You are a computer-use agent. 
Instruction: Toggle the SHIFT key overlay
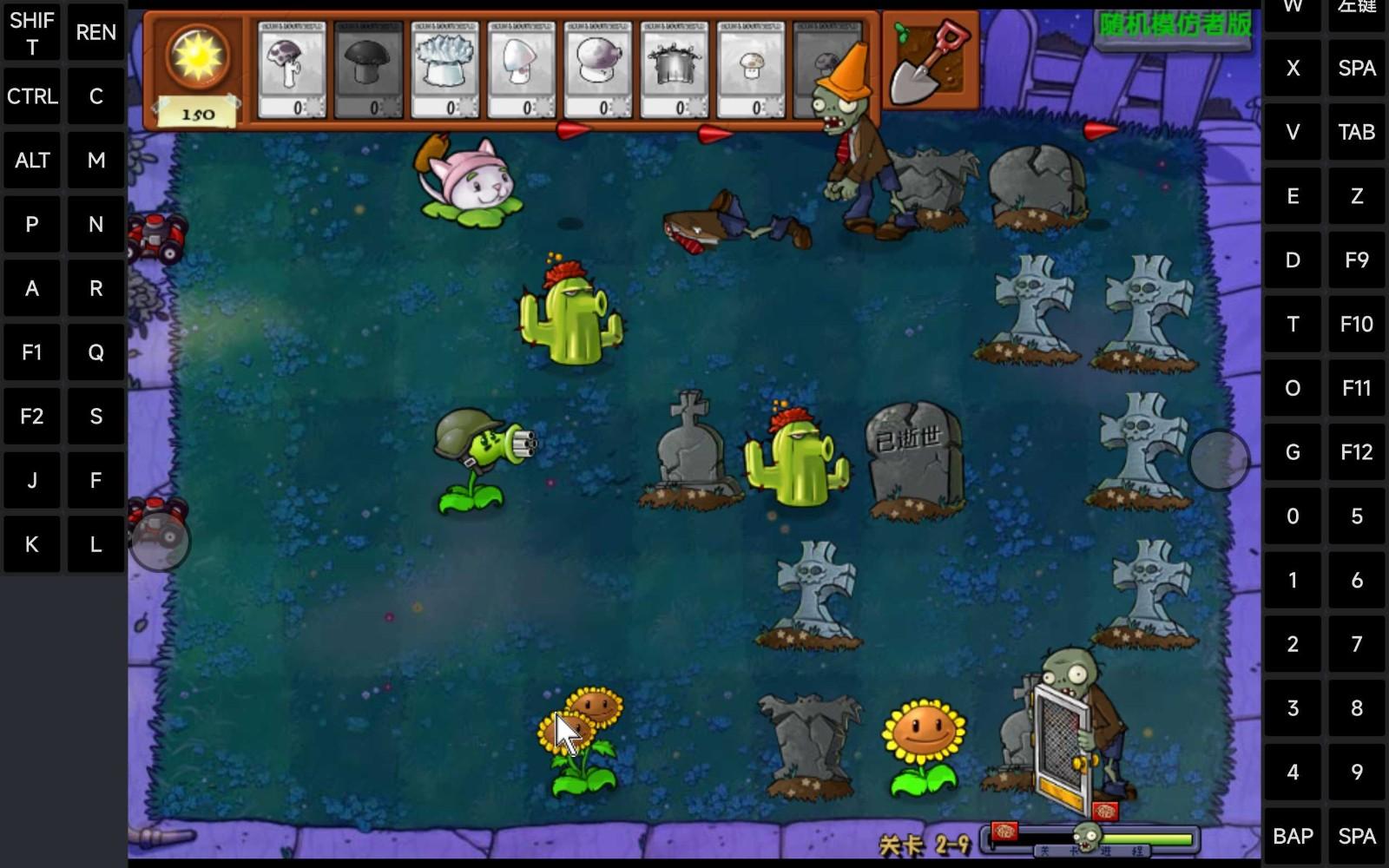coord(32,33)
